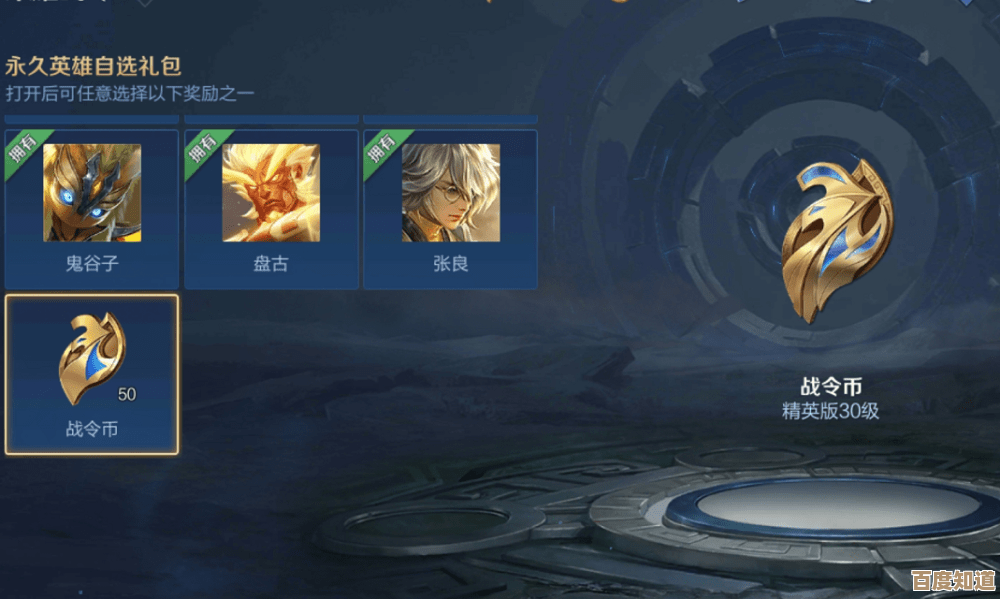The image size is (1000, 599).
Task: Choose the 盘古 hero reward card
Action: point(271,208)
